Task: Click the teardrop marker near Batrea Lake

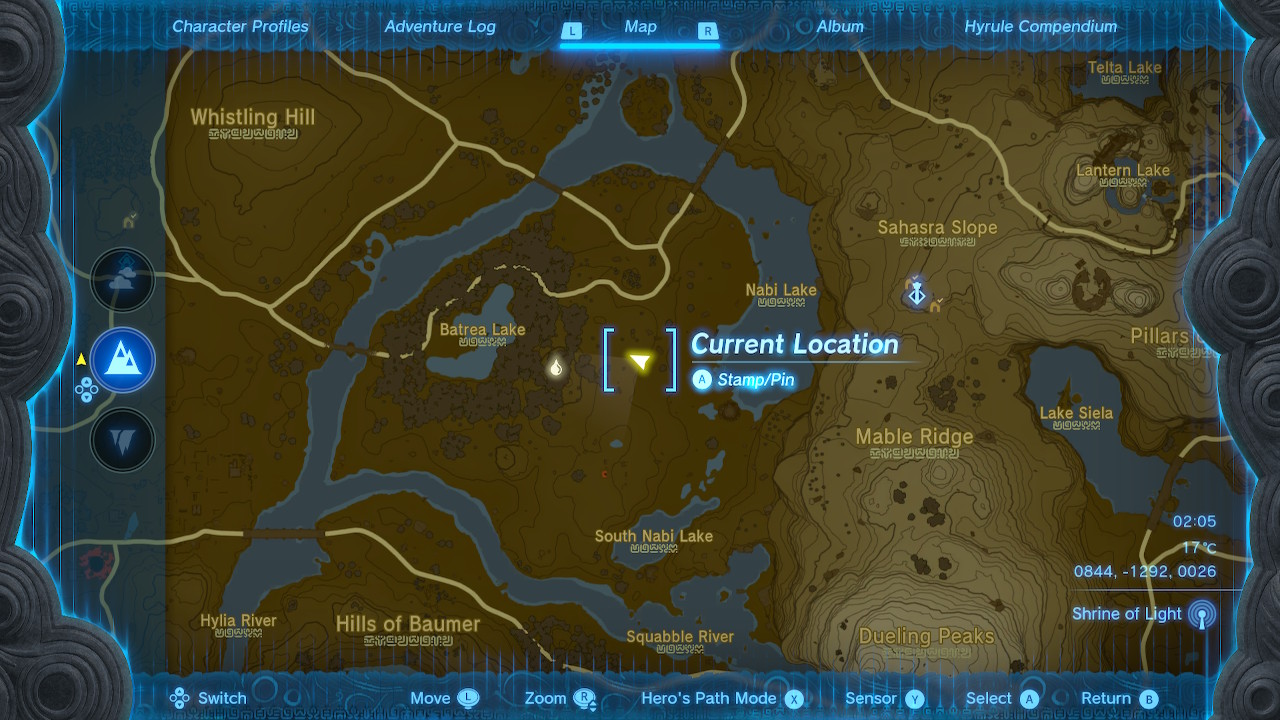Action: pyautogui.click(x=556, y=368)
